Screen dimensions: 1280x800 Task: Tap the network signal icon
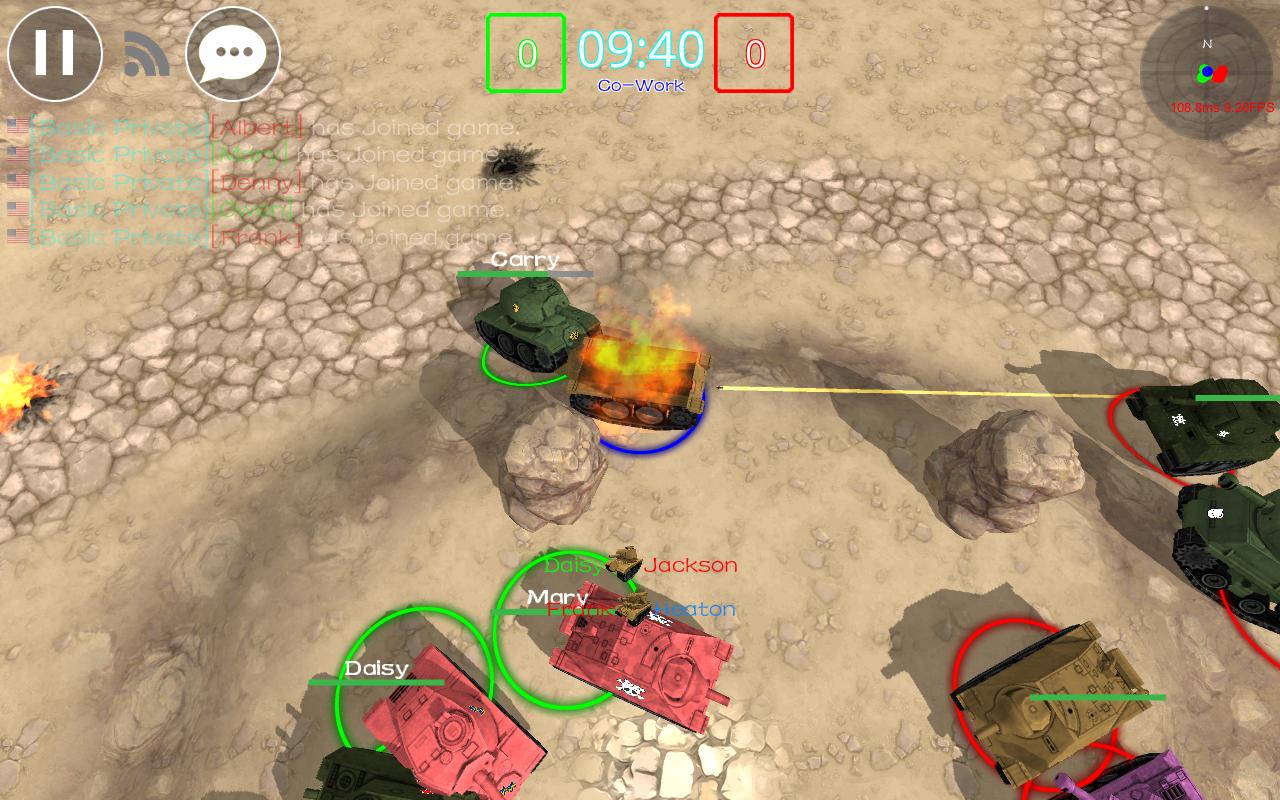[146, 50]
